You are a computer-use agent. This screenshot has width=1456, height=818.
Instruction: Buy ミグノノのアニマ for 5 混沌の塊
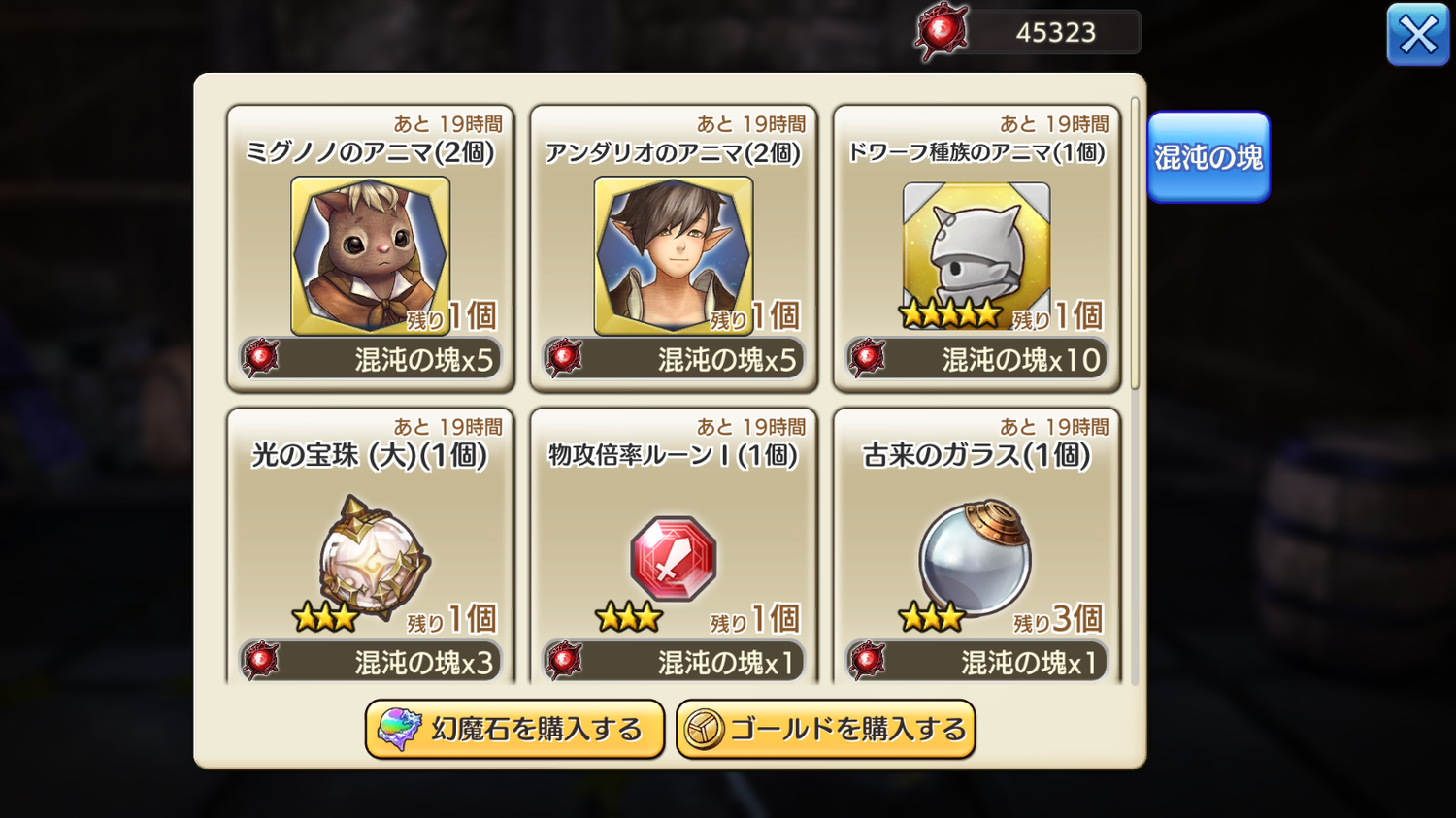pos(371,360)
